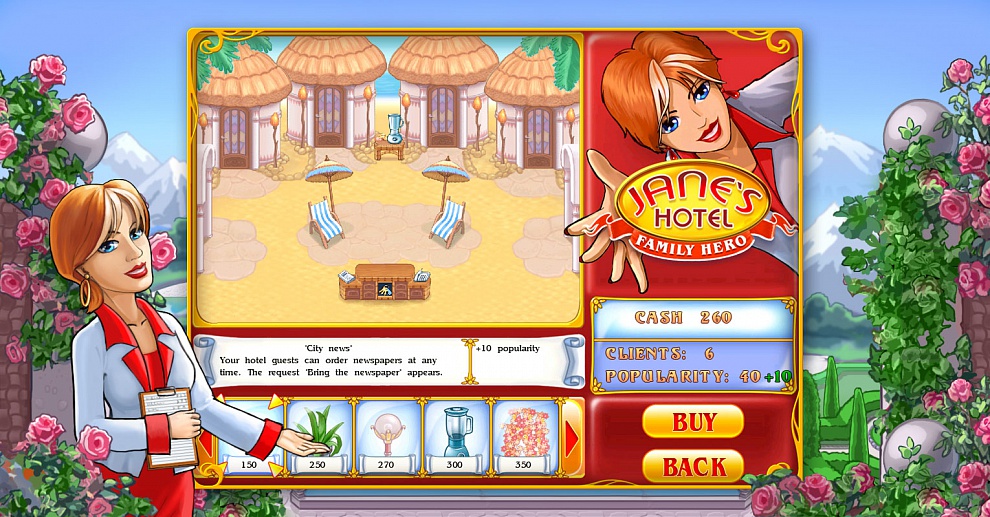Buy the selected shop item

pyautogui.click(x=692, y=421)
